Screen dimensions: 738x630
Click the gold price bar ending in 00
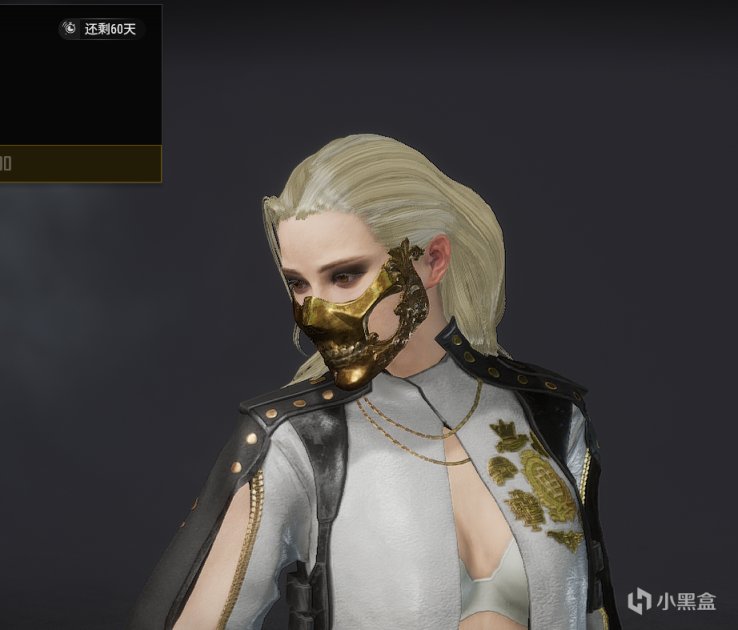[x=79, y=163]
